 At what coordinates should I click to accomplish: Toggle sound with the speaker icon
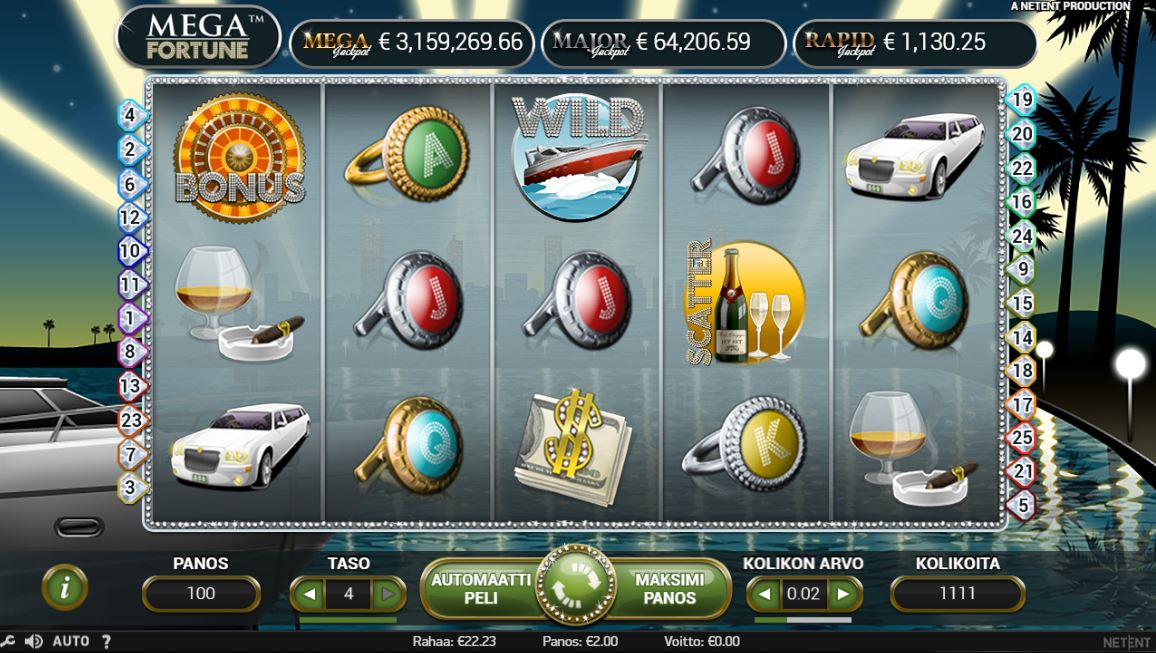[x=33, y=641]
